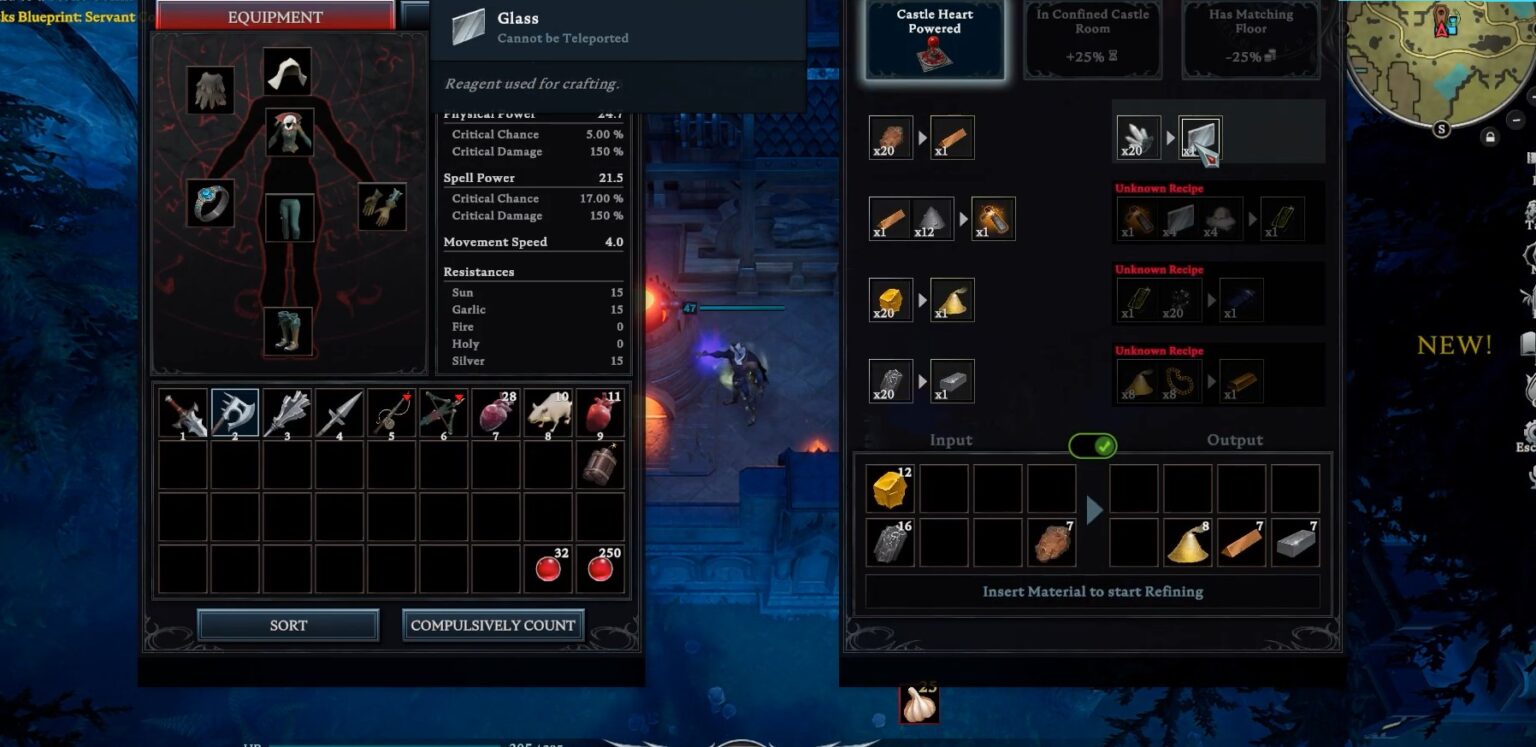Click the Compulsively Count button
The image size is (1536, 747).
[494, 624]
